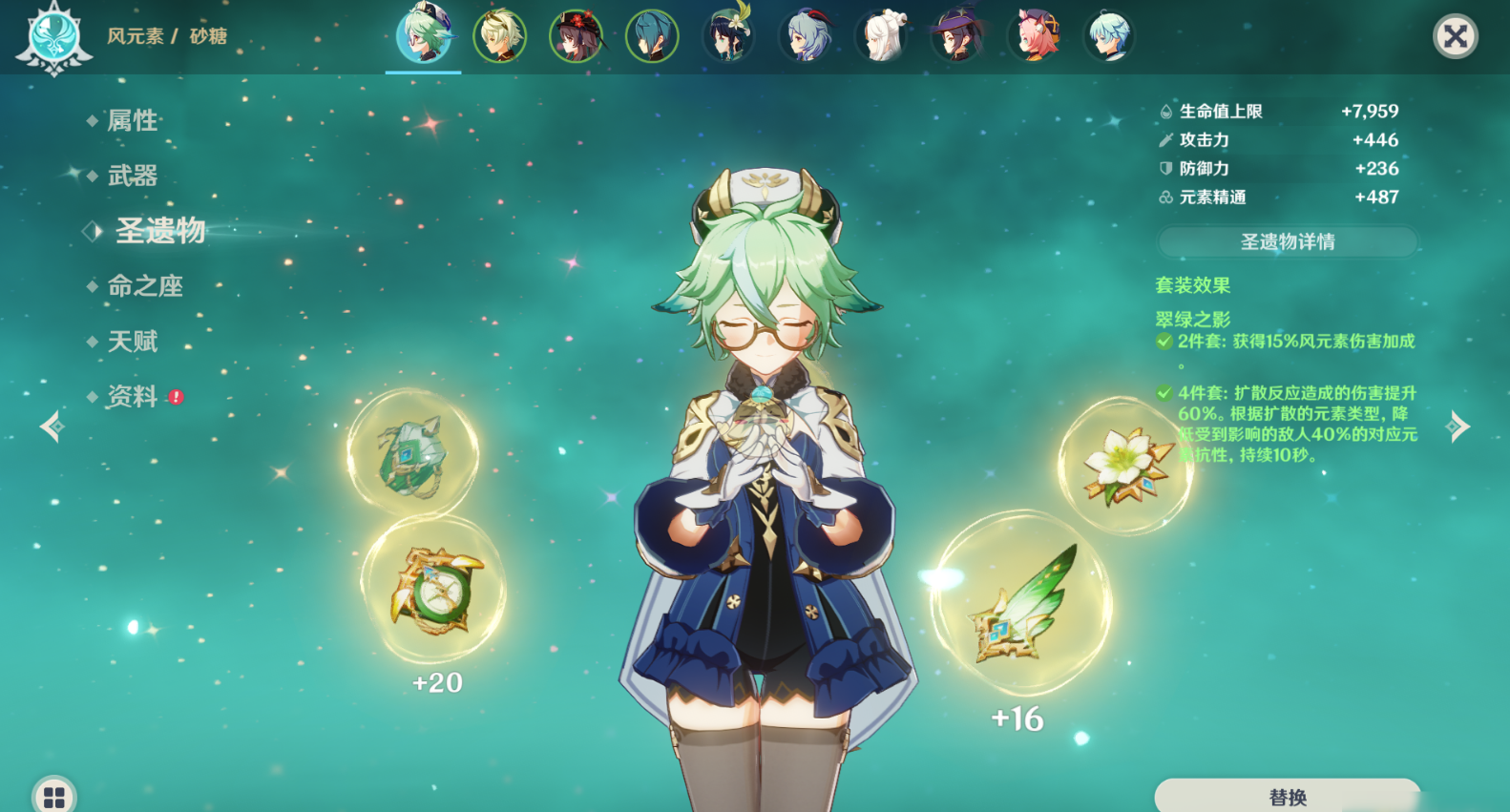Switch to Mona's portrait
This screenshot has width=1510, height=812.
957,36
